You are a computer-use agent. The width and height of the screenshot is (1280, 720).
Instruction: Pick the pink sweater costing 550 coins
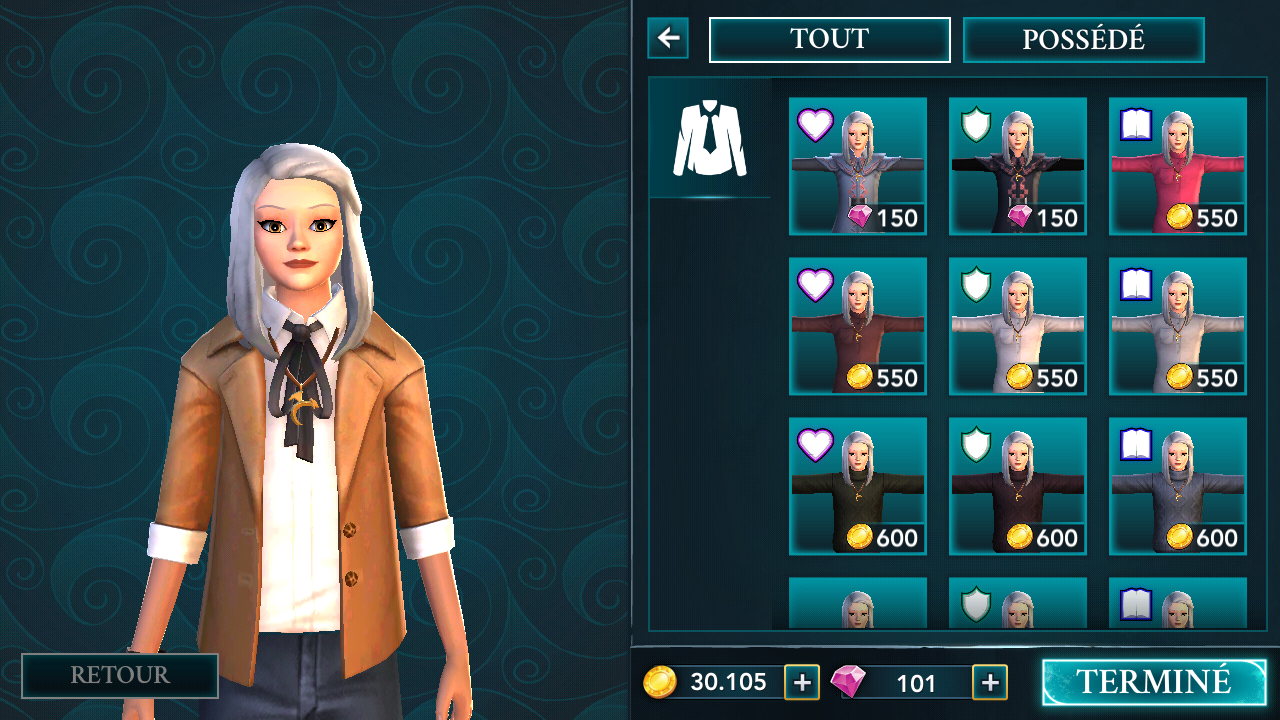(1177, 166)
